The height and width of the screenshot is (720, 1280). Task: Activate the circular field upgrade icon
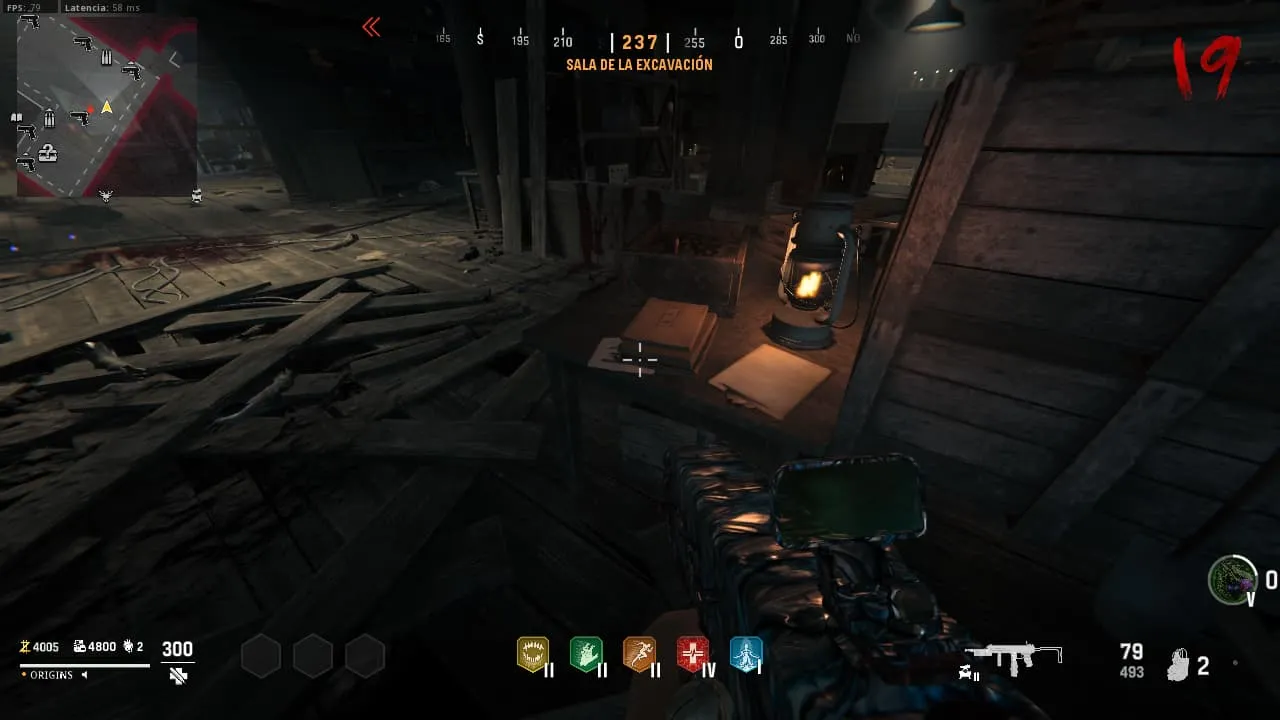pos(1232,580)
